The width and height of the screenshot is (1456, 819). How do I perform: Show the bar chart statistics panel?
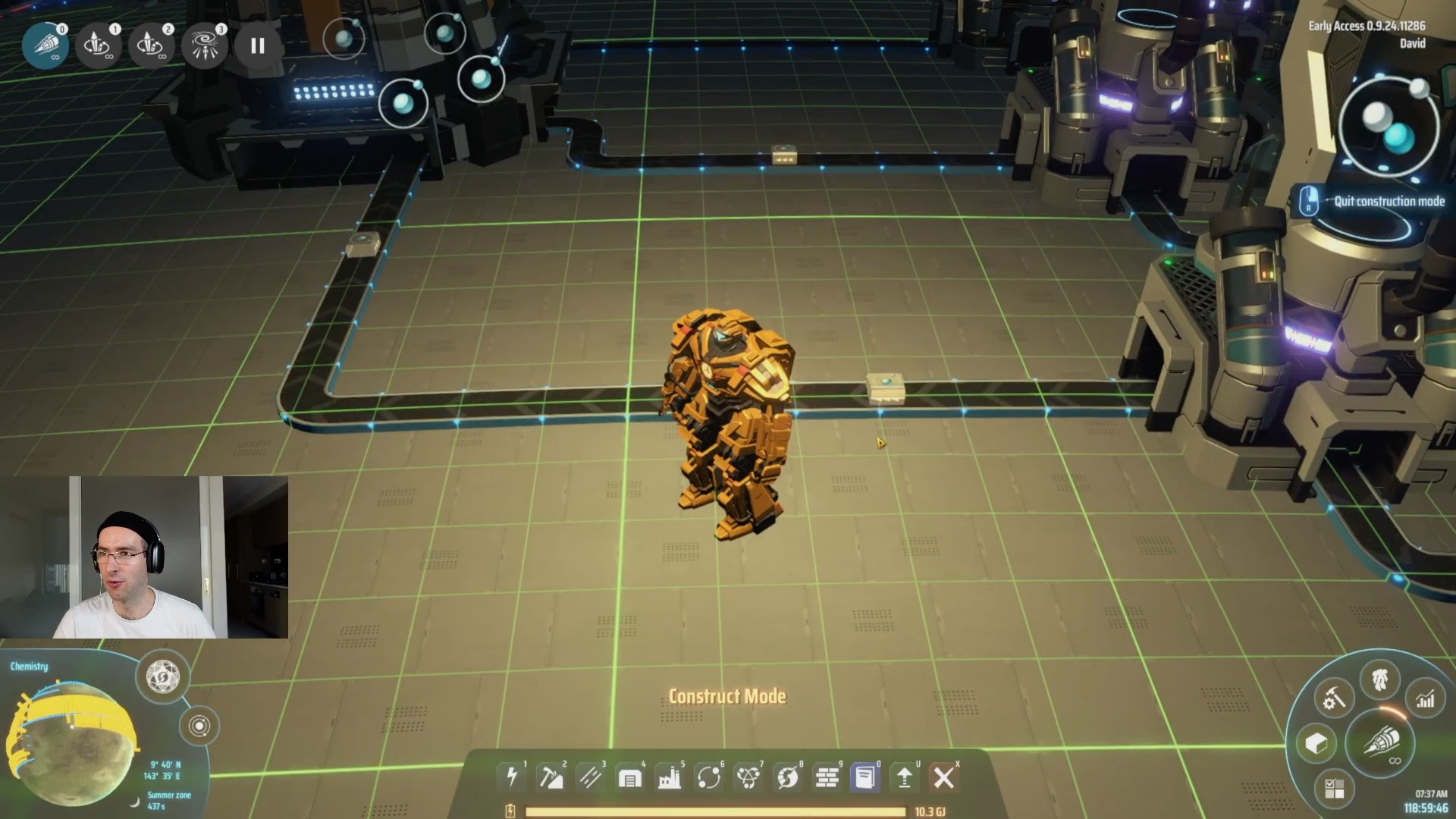click(x=1426, y=698)
